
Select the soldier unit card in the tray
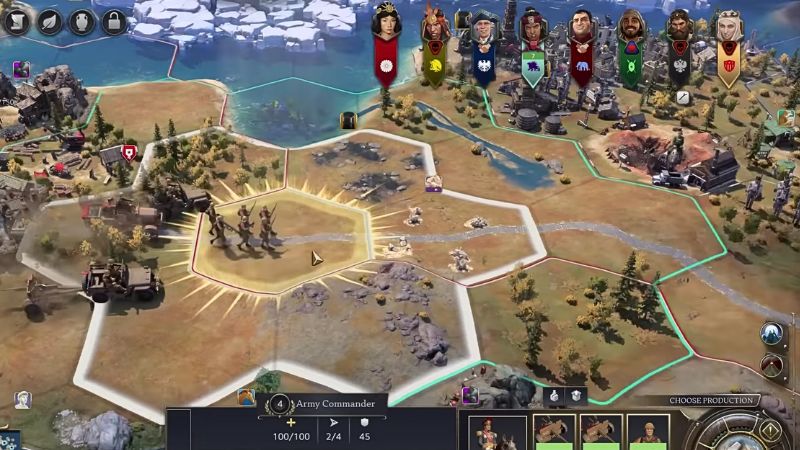(648, 431)
